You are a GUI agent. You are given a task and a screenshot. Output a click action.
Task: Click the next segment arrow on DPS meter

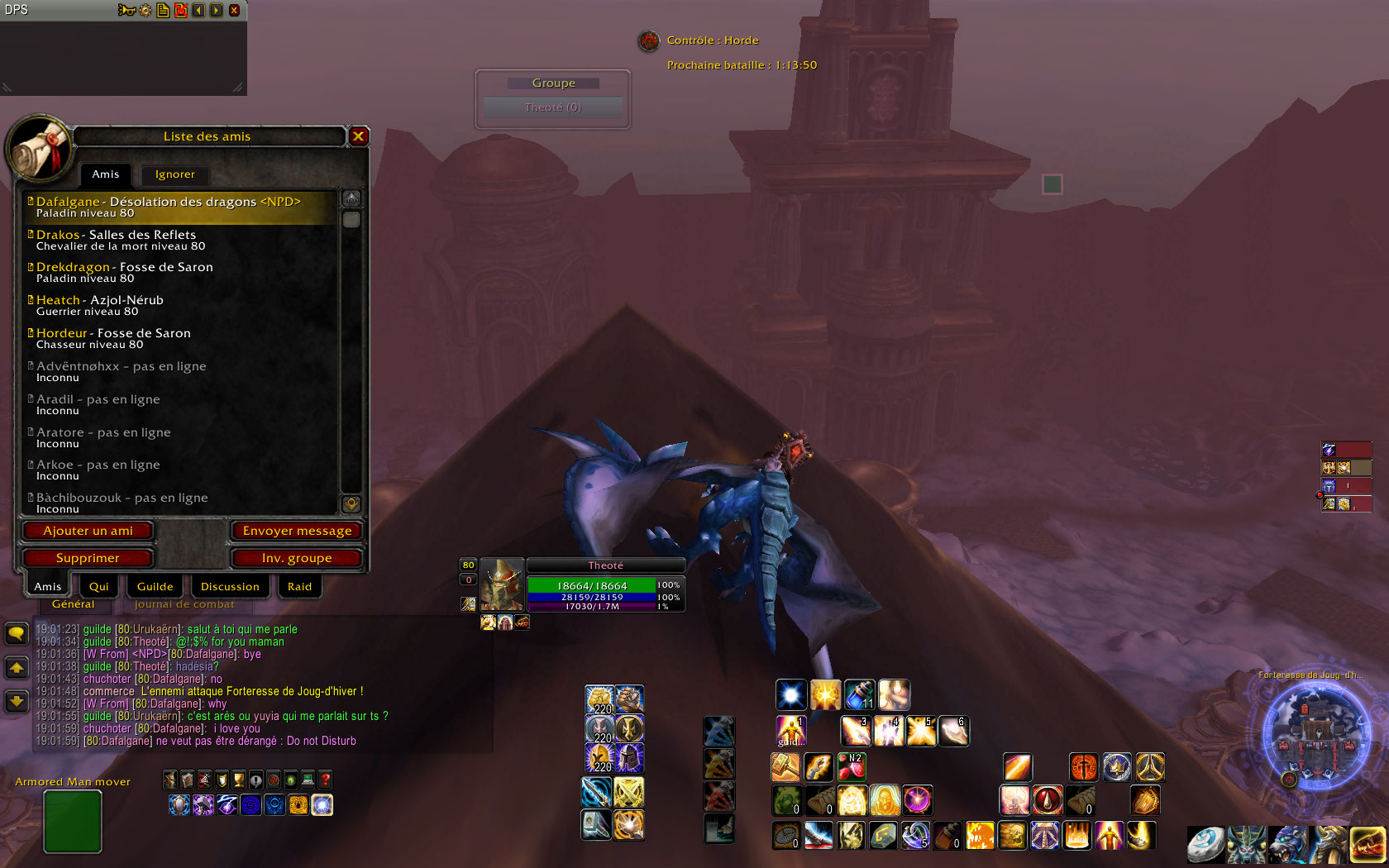pos(216,10)
